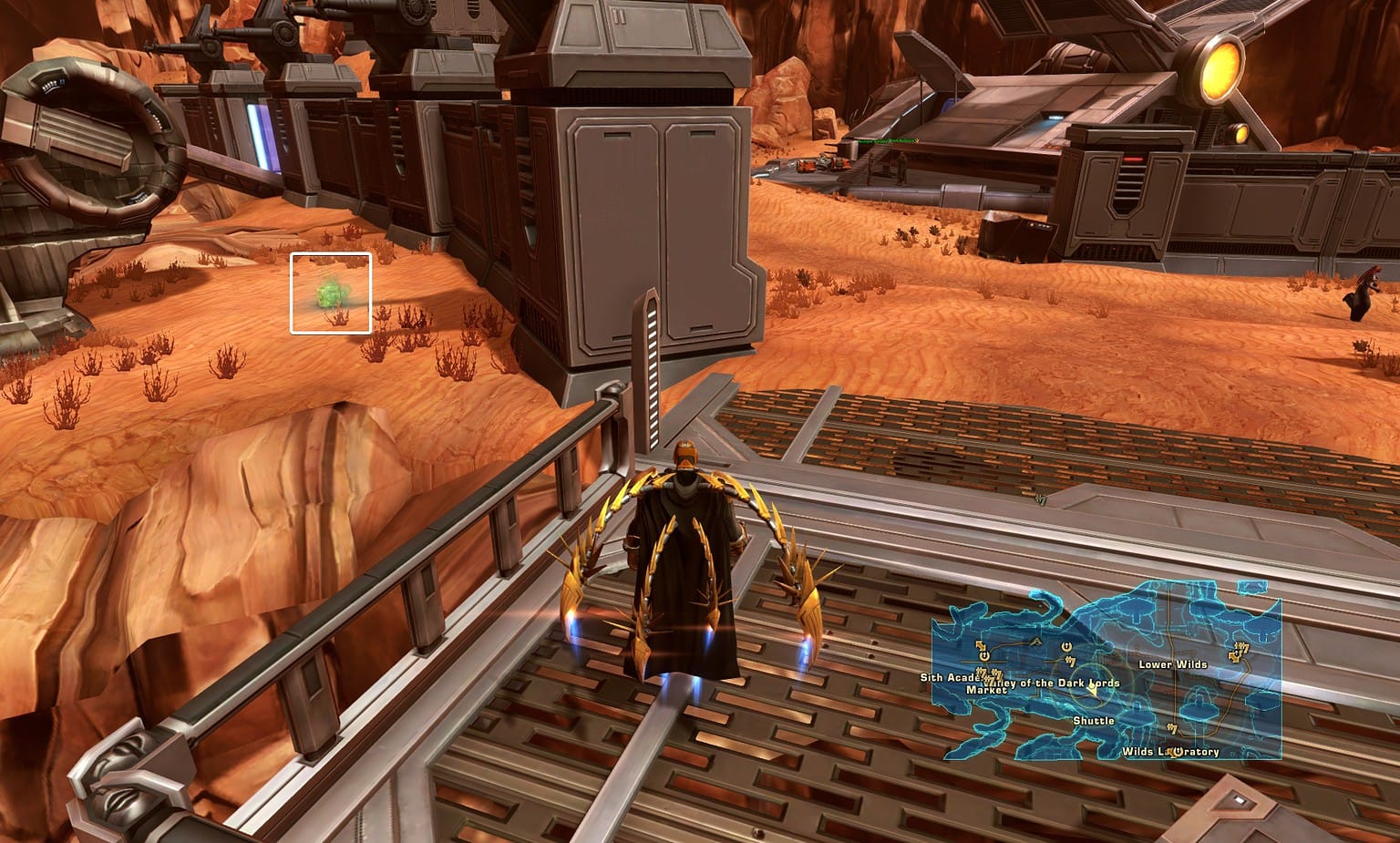Select the cluster of quest icons near the Market
The width and height of the screenshot is (1400, 843).
990,675
